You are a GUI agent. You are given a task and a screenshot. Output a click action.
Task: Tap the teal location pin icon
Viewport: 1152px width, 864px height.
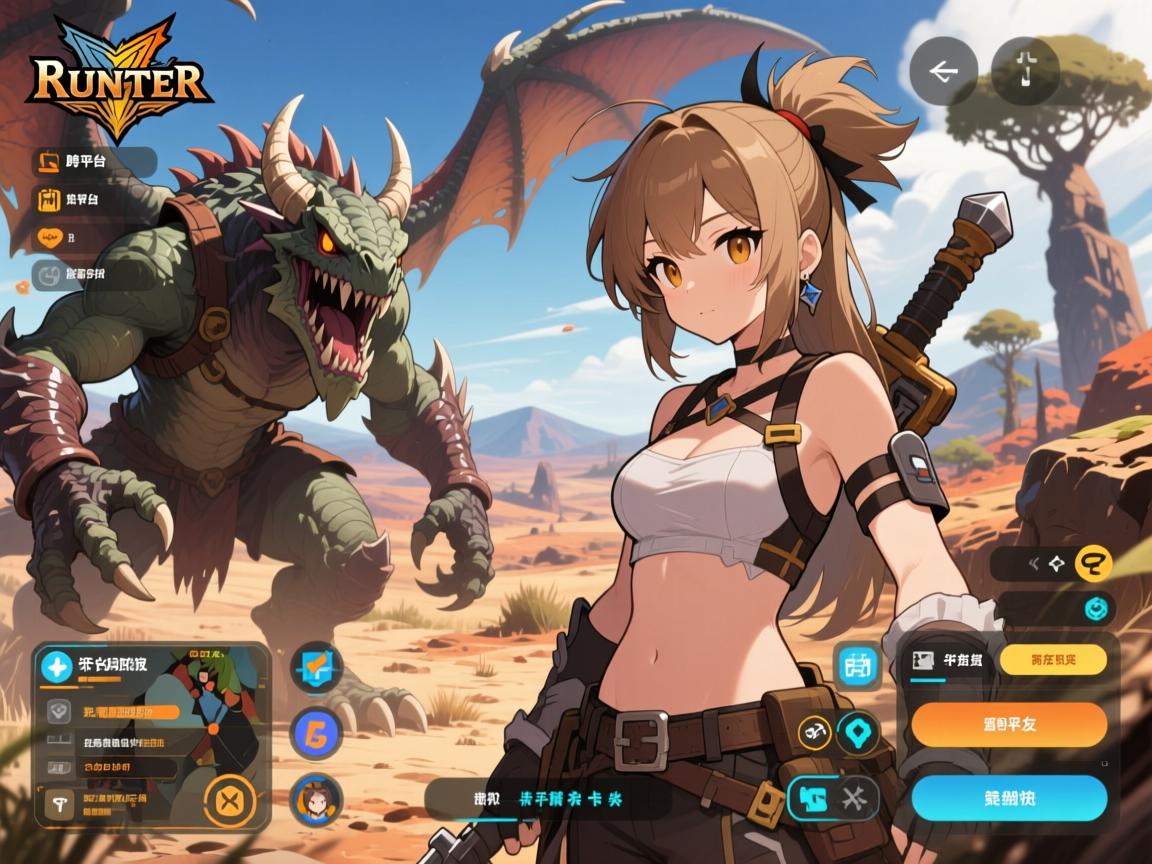857,733
